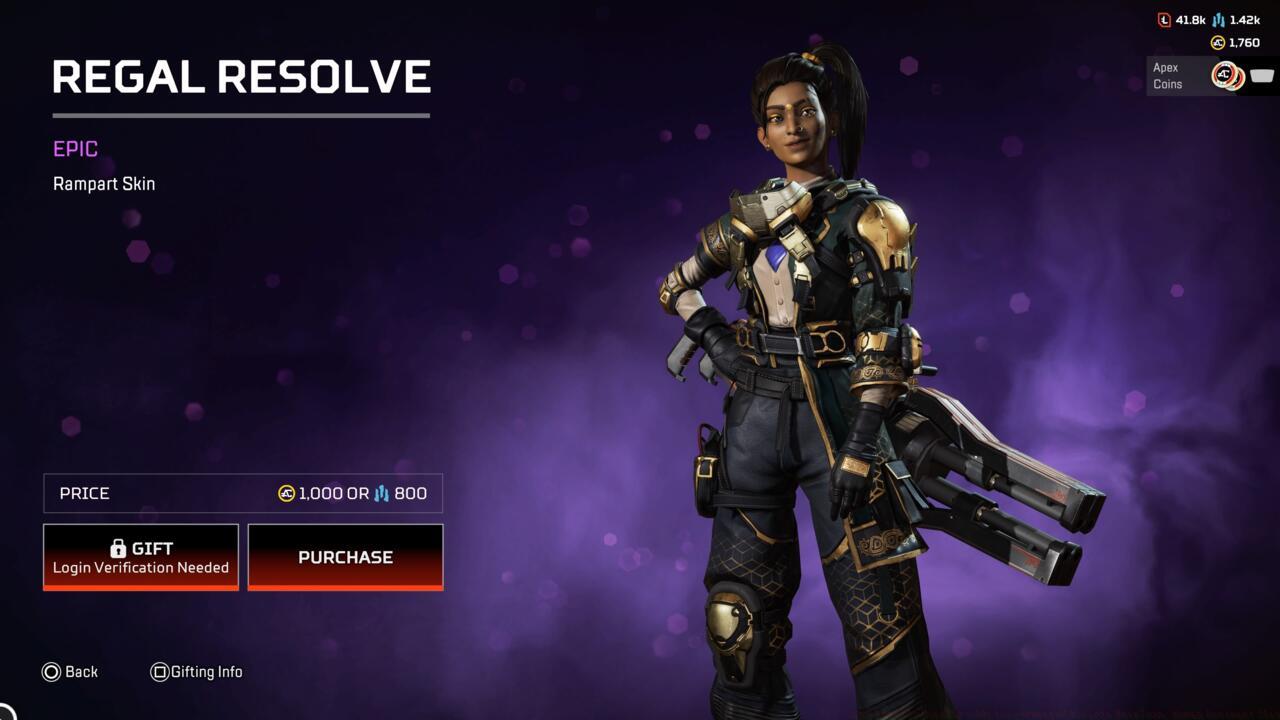Click the Regal Resolve title text

pyautogui.click(x=241, y=76)
